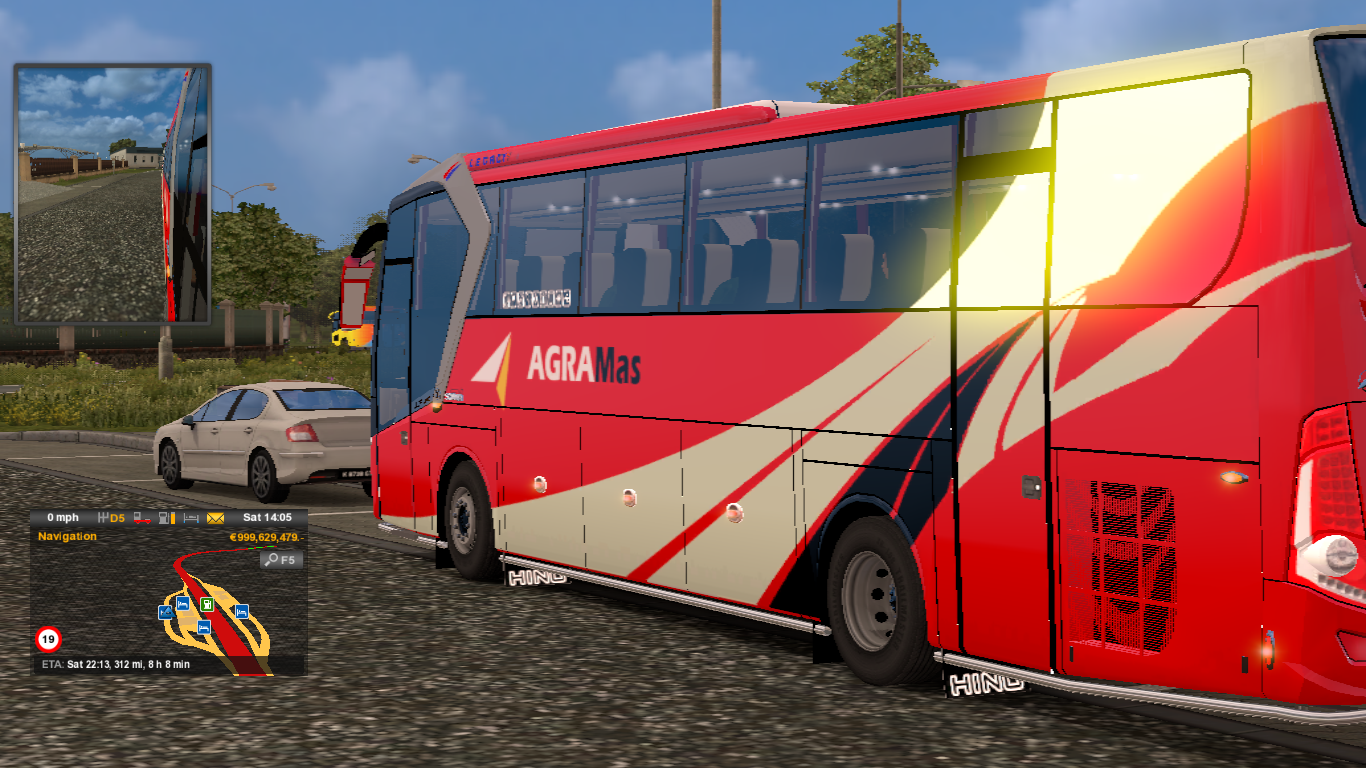Adjust the yellow fuel level bar
Viewport: 1366px width, 768px height.
click(x=173, y=518)
